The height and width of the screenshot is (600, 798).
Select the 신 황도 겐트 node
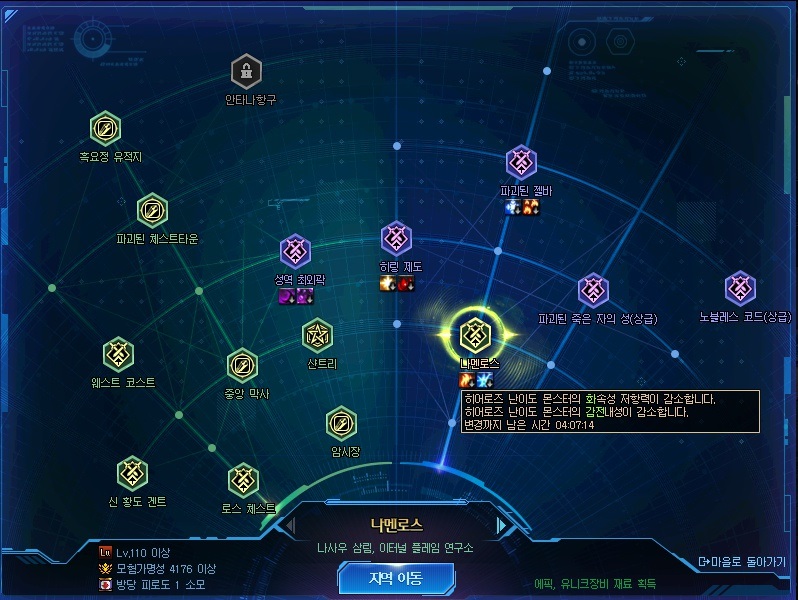[132, 473]
